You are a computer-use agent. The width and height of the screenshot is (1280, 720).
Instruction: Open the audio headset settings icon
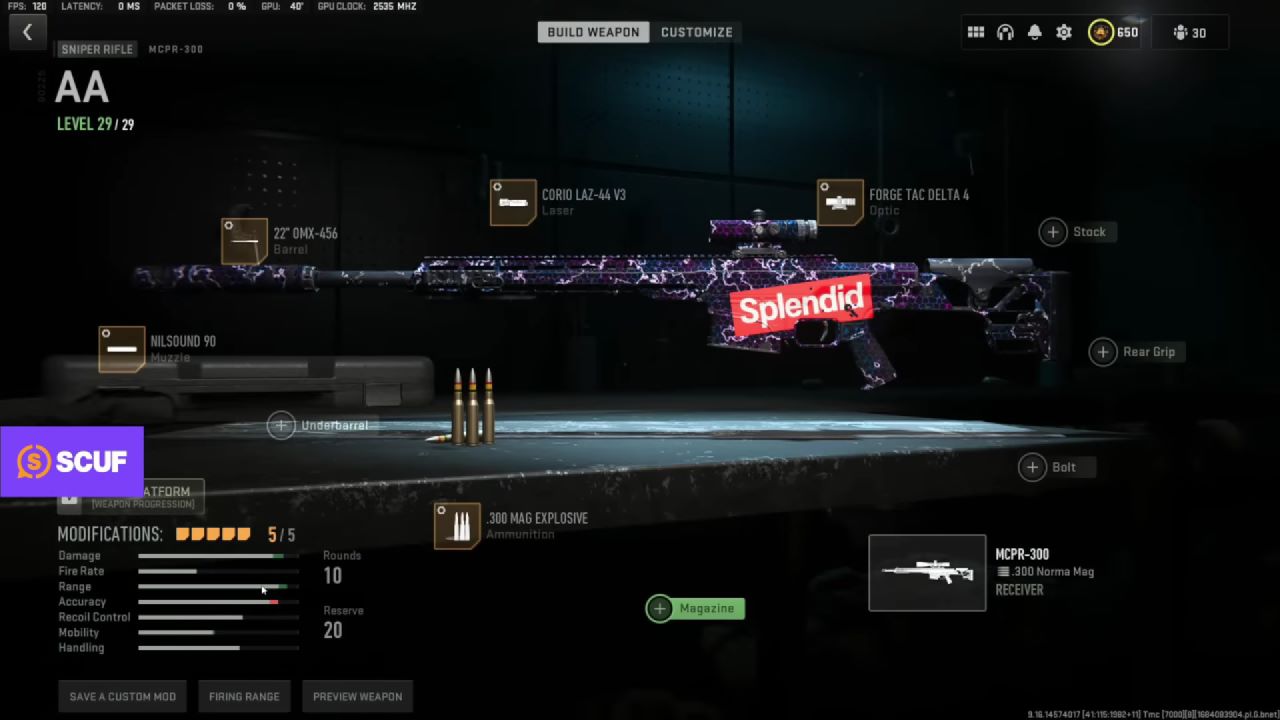pyautogui.click(x=1005, y=32)
